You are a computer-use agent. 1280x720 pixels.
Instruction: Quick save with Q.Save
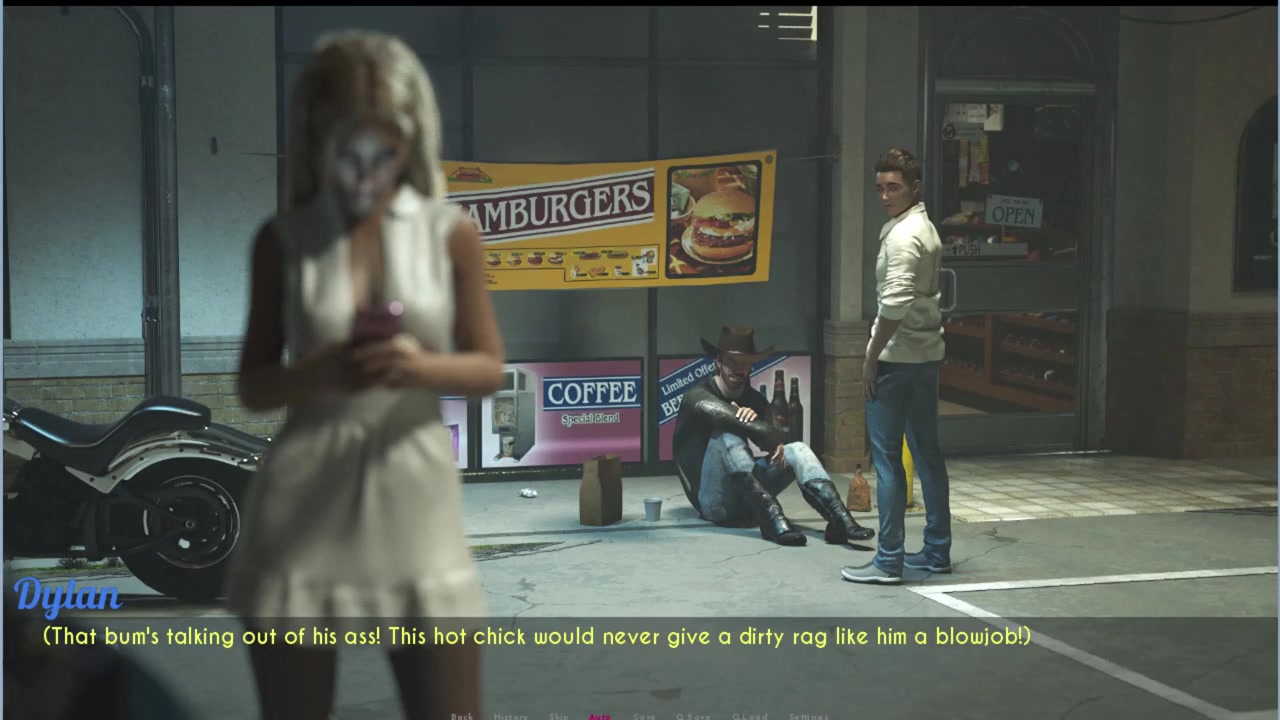click(x=694, y=716)
